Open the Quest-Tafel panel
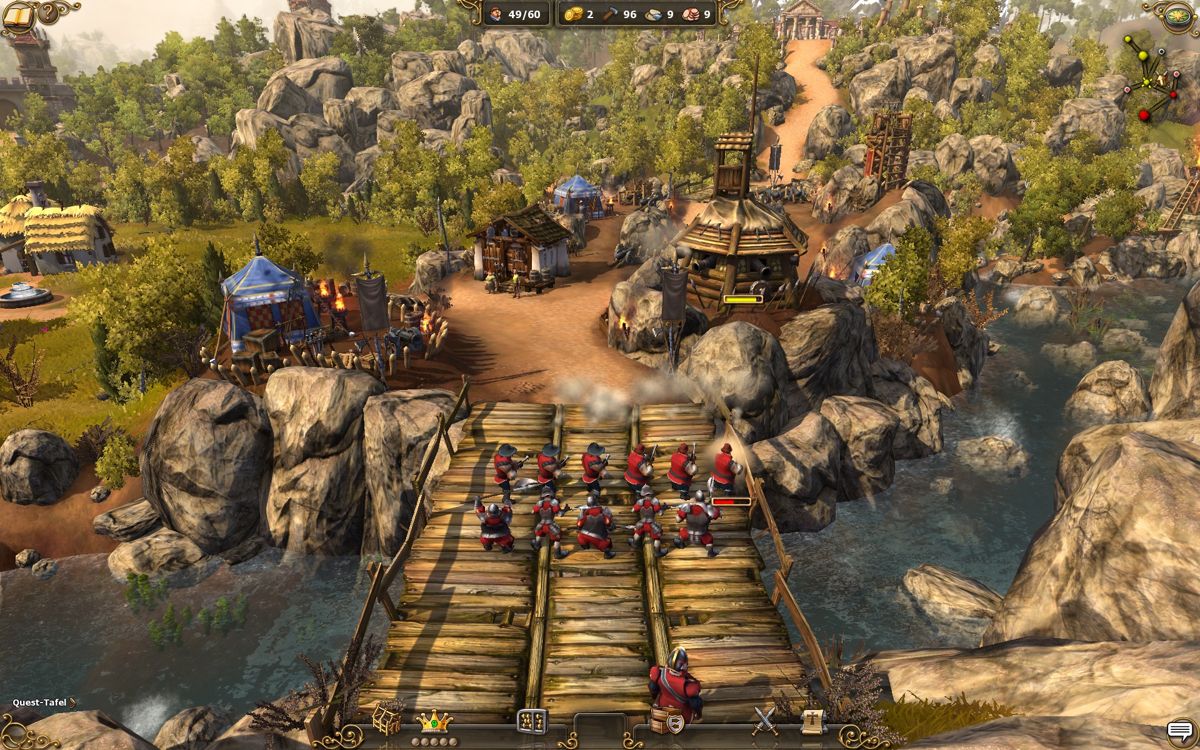 pos(40,703)
